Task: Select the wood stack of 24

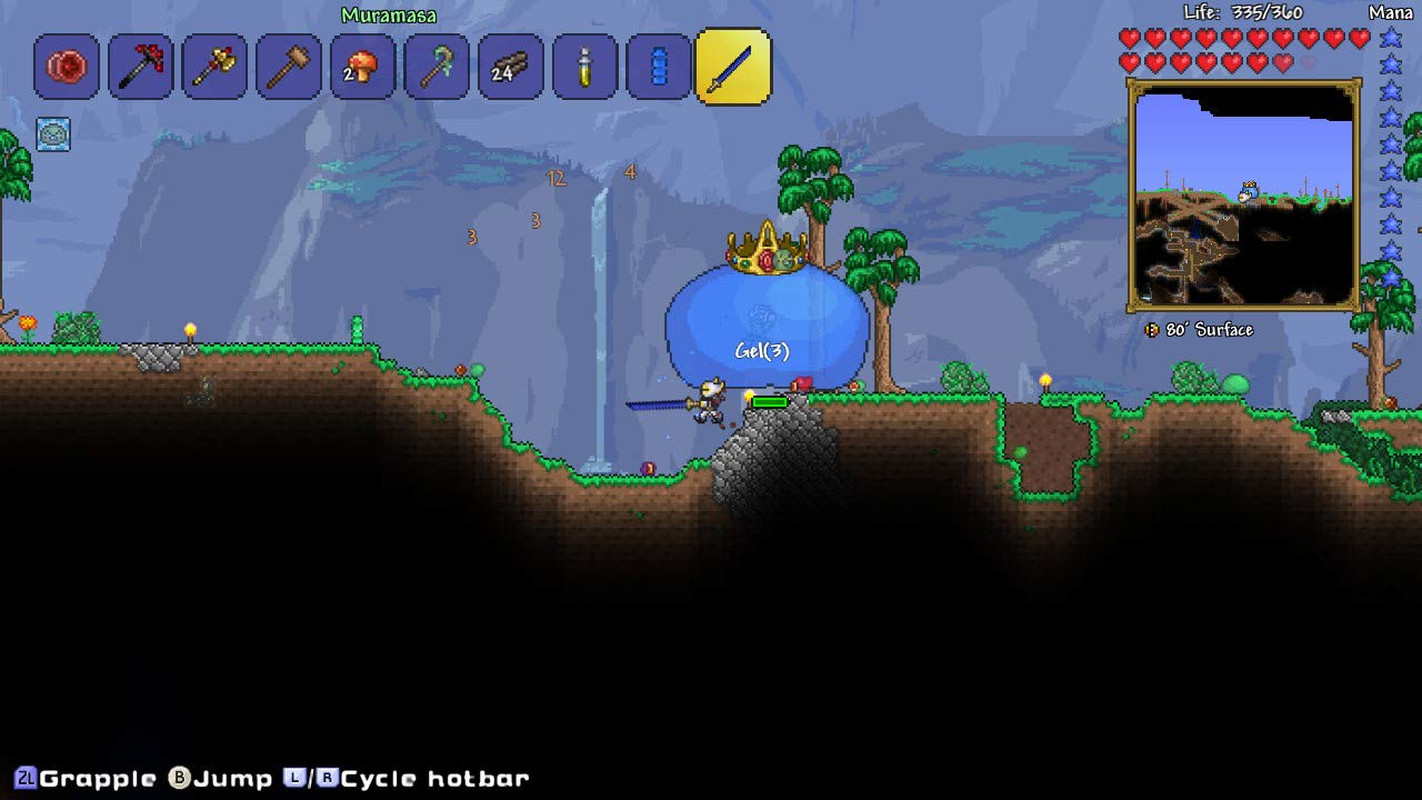Action: coord(510,67)
